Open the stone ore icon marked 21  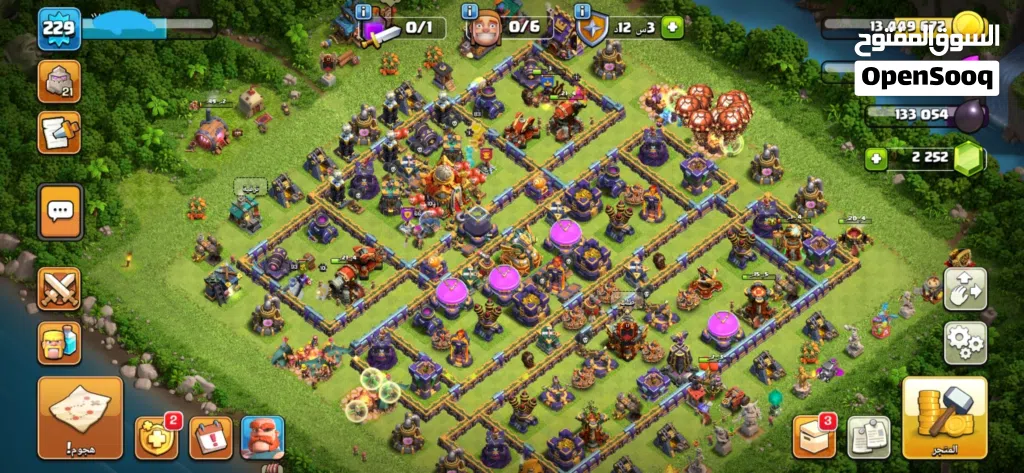59,81
